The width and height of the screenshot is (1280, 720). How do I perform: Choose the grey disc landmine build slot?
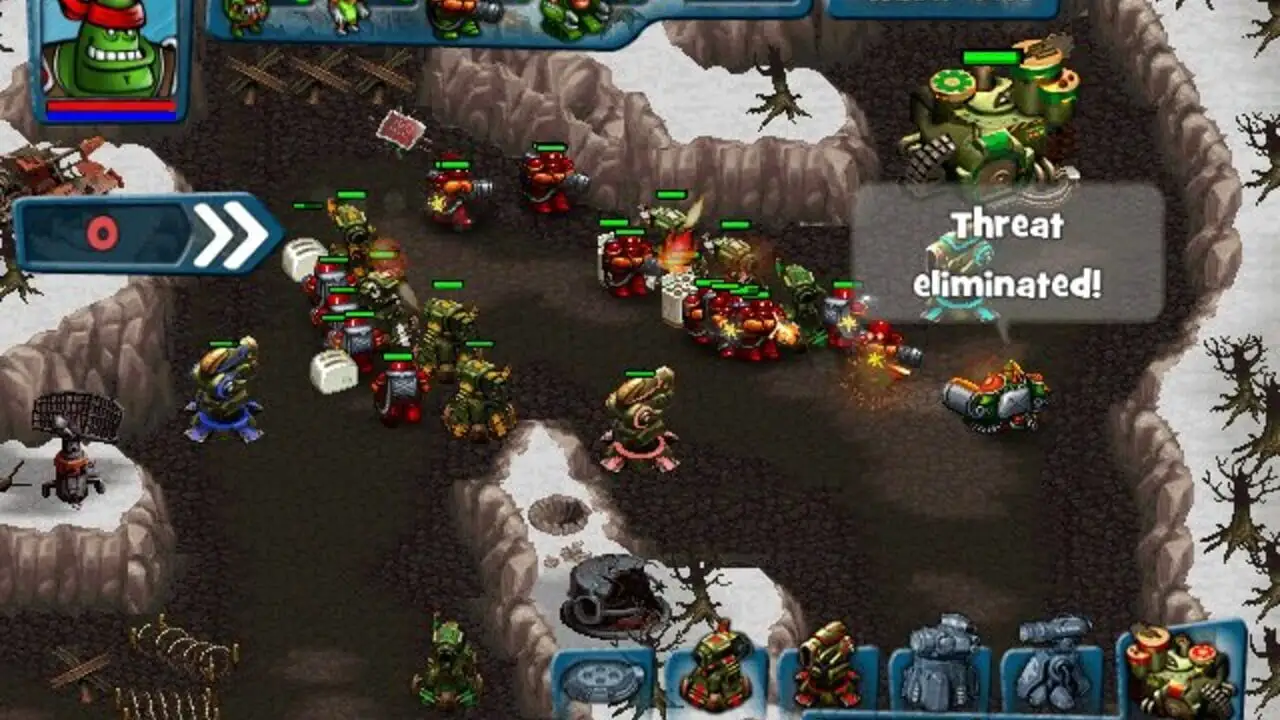point(602,681)
